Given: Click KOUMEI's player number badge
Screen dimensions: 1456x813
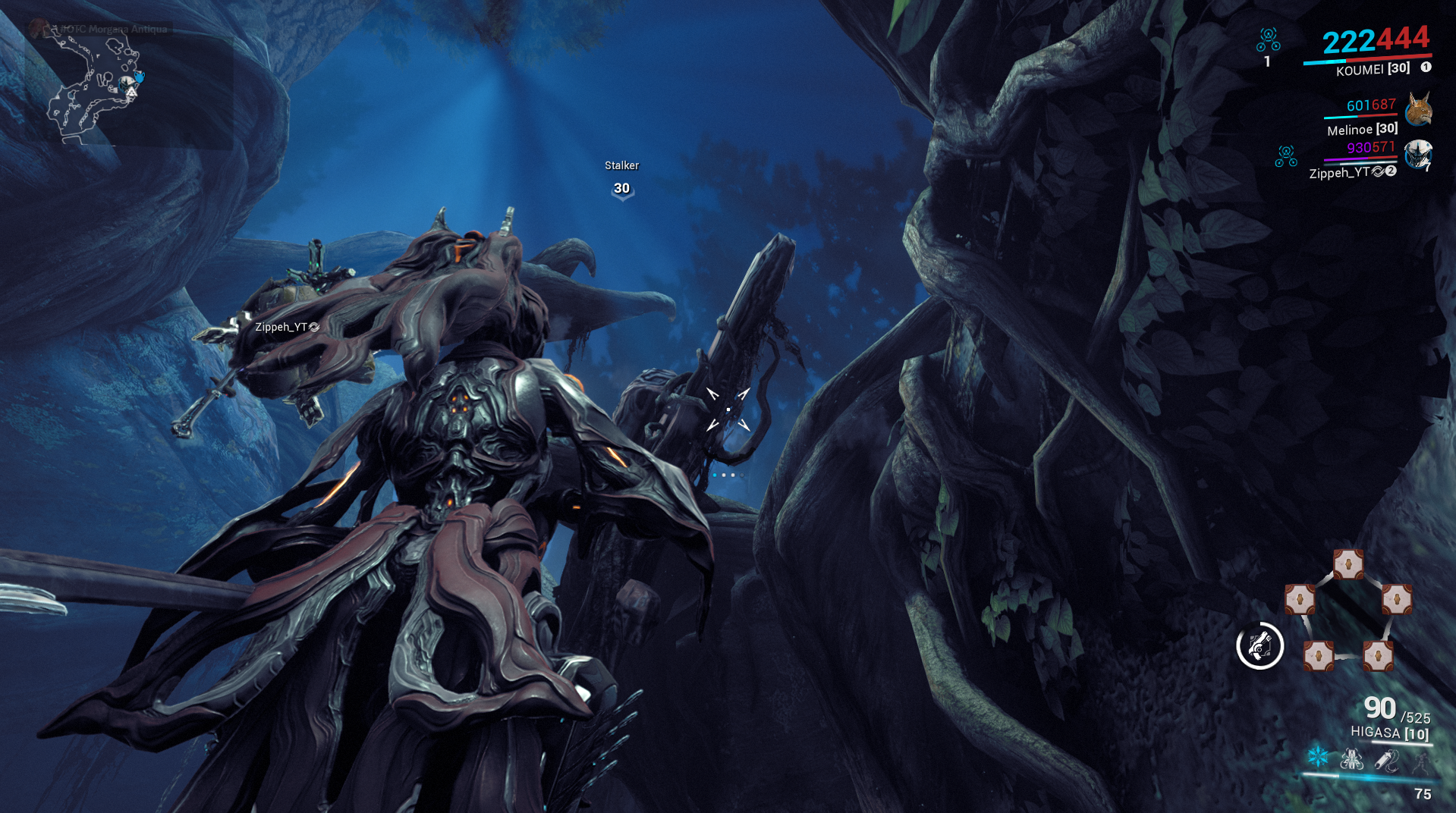Looking at the screenshot, I should point(1425,67).
